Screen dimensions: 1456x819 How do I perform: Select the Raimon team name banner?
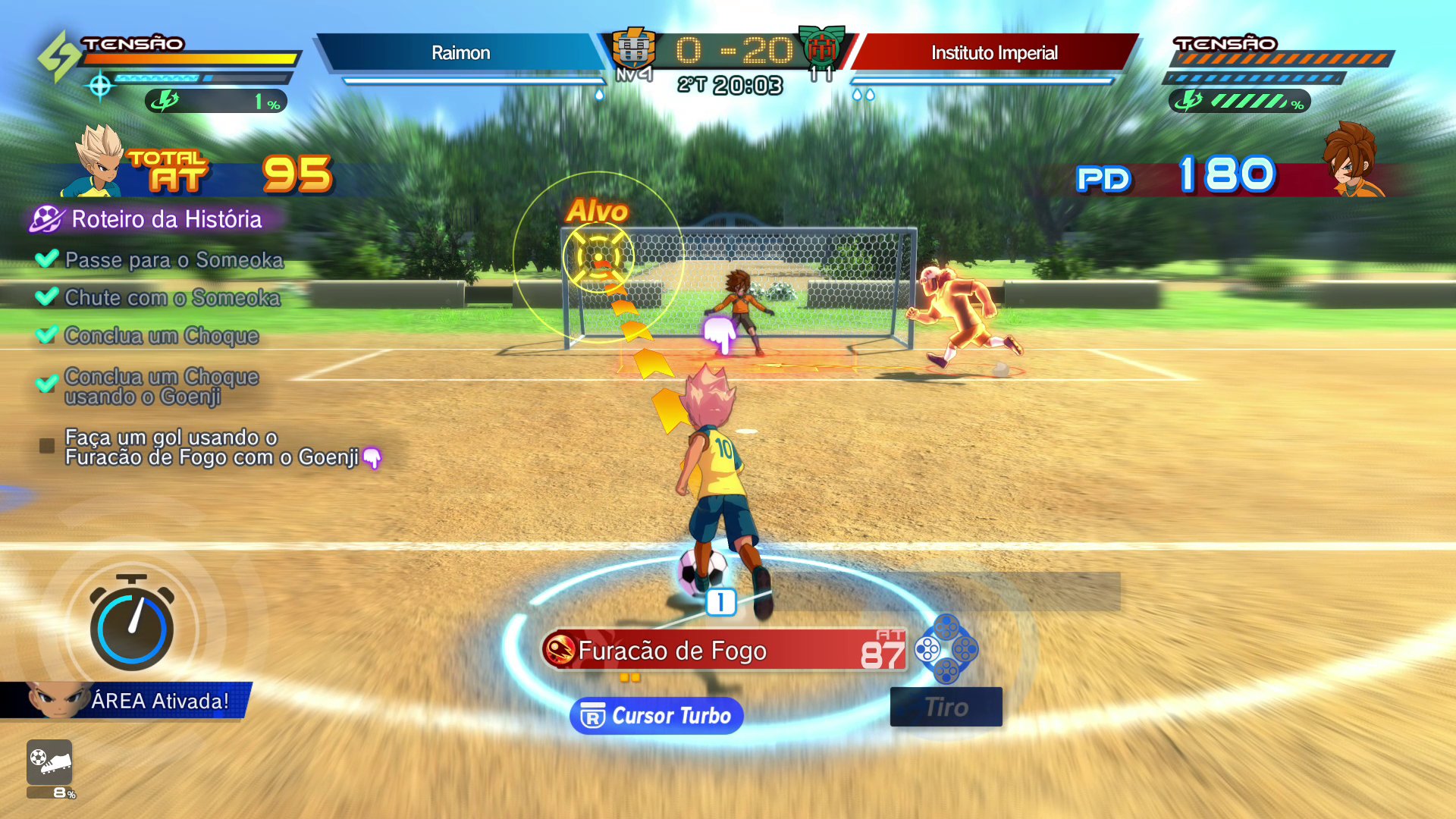460,52
